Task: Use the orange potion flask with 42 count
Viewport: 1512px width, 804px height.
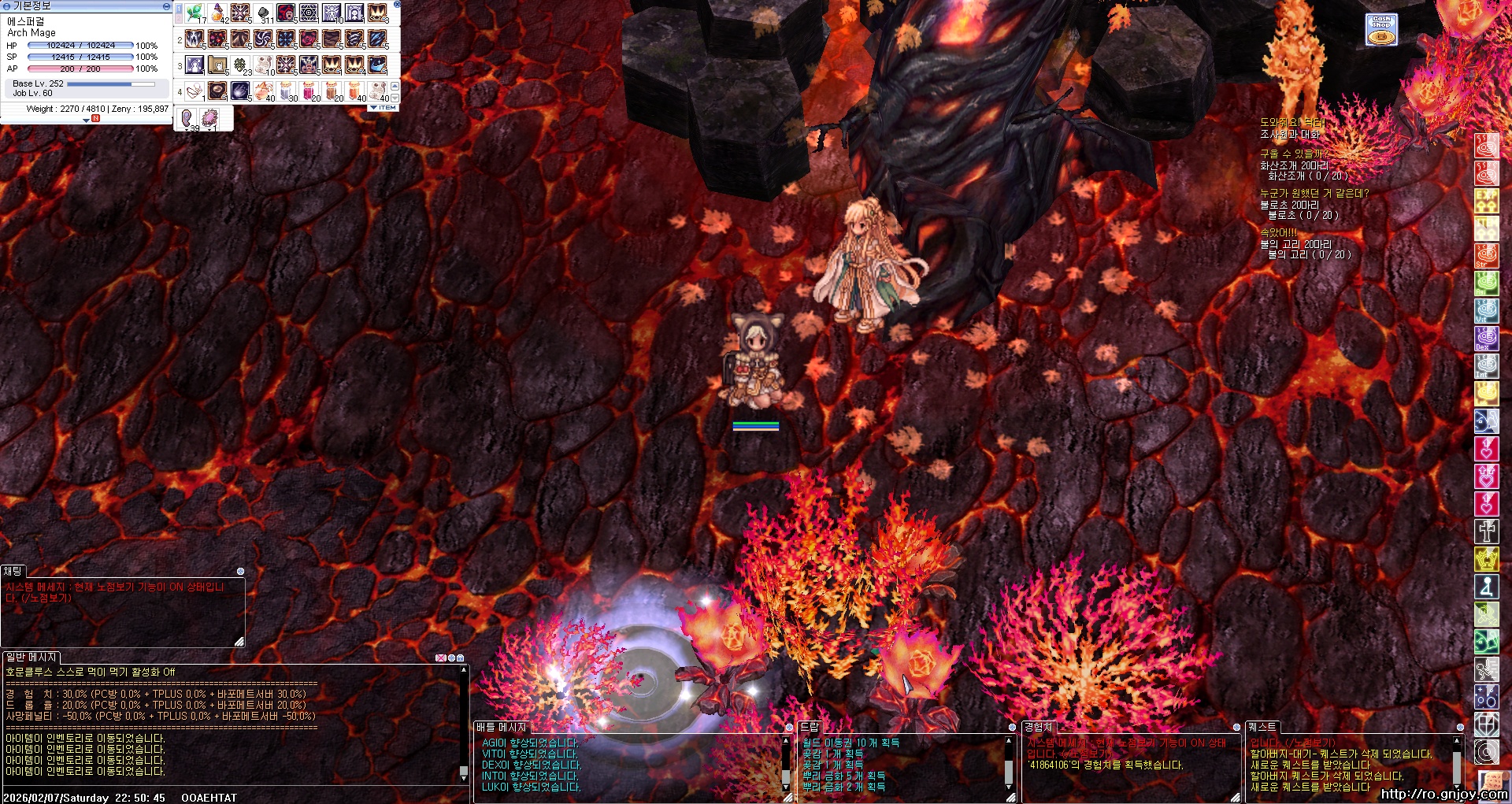Action: coord(218,13)
